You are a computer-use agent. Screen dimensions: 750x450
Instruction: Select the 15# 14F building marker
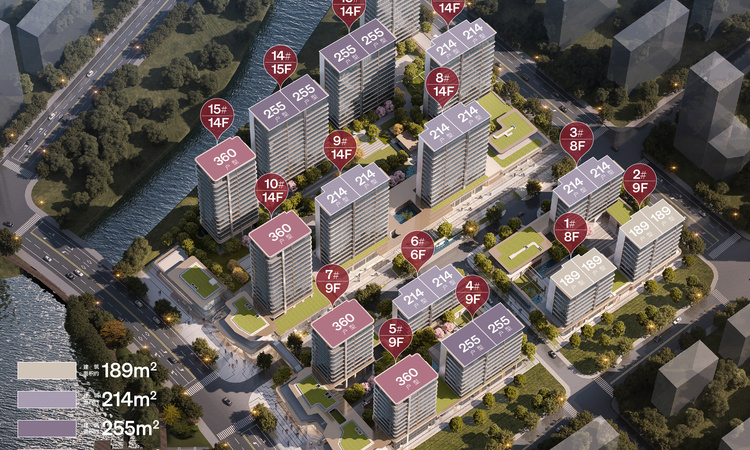215,115
